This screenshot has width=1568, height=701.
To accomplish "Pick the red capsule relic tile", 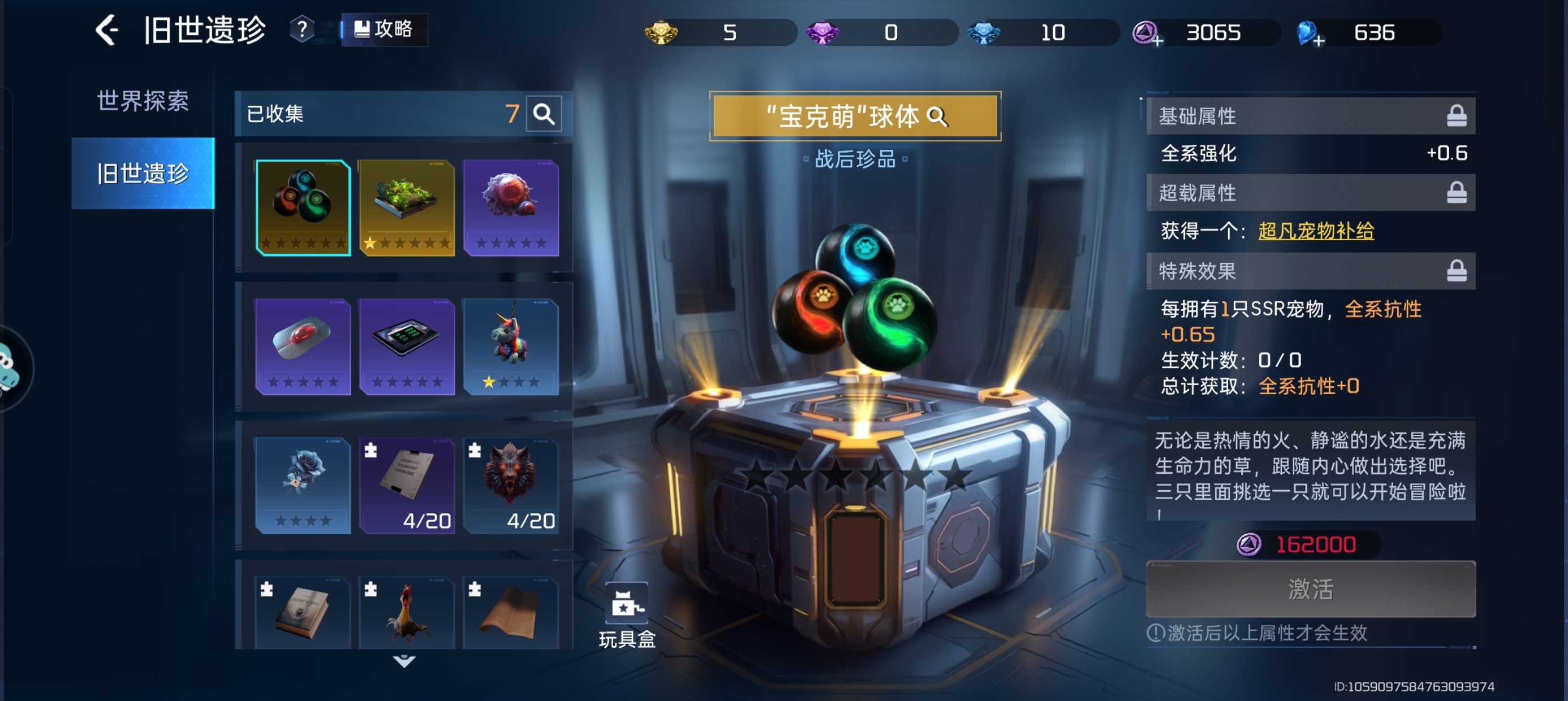I will (303, 346).
